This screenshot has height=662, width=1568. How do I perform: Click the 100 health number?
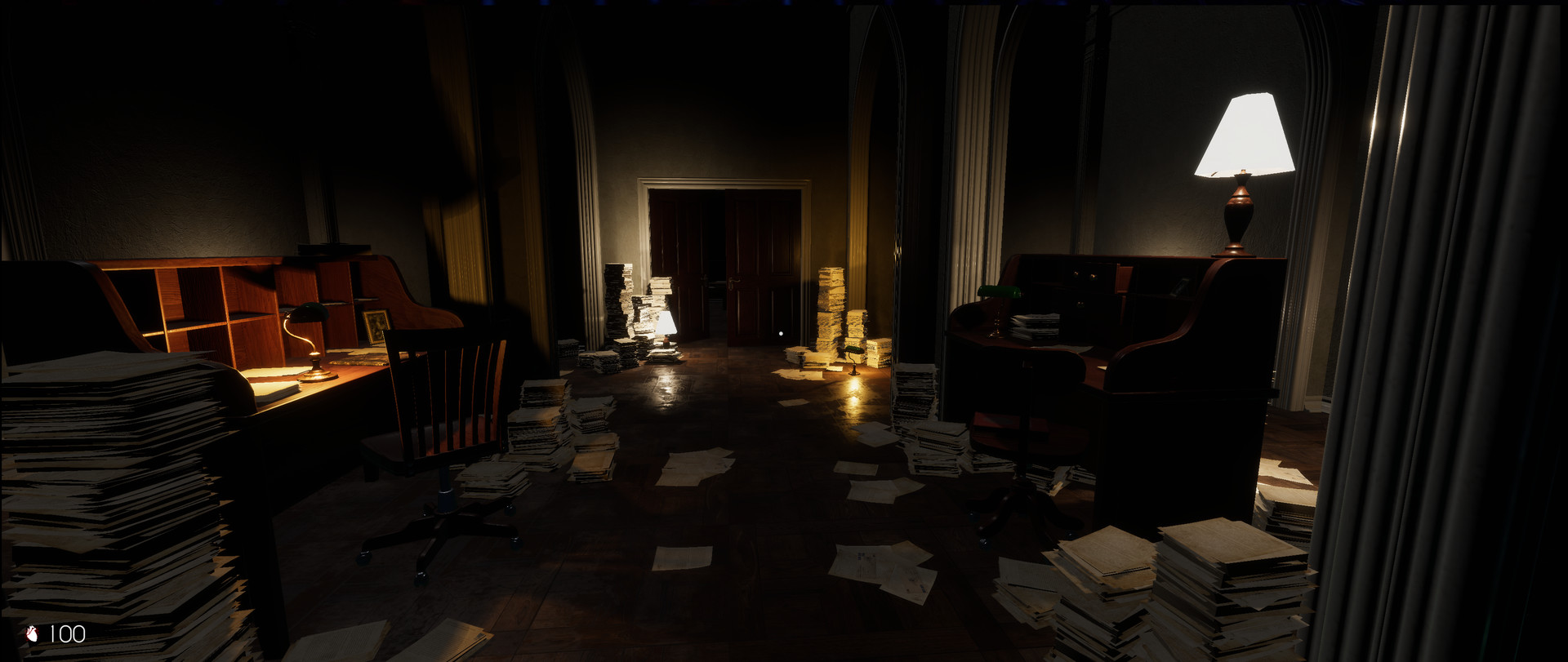pyautogui.click(x=68, y=632)
